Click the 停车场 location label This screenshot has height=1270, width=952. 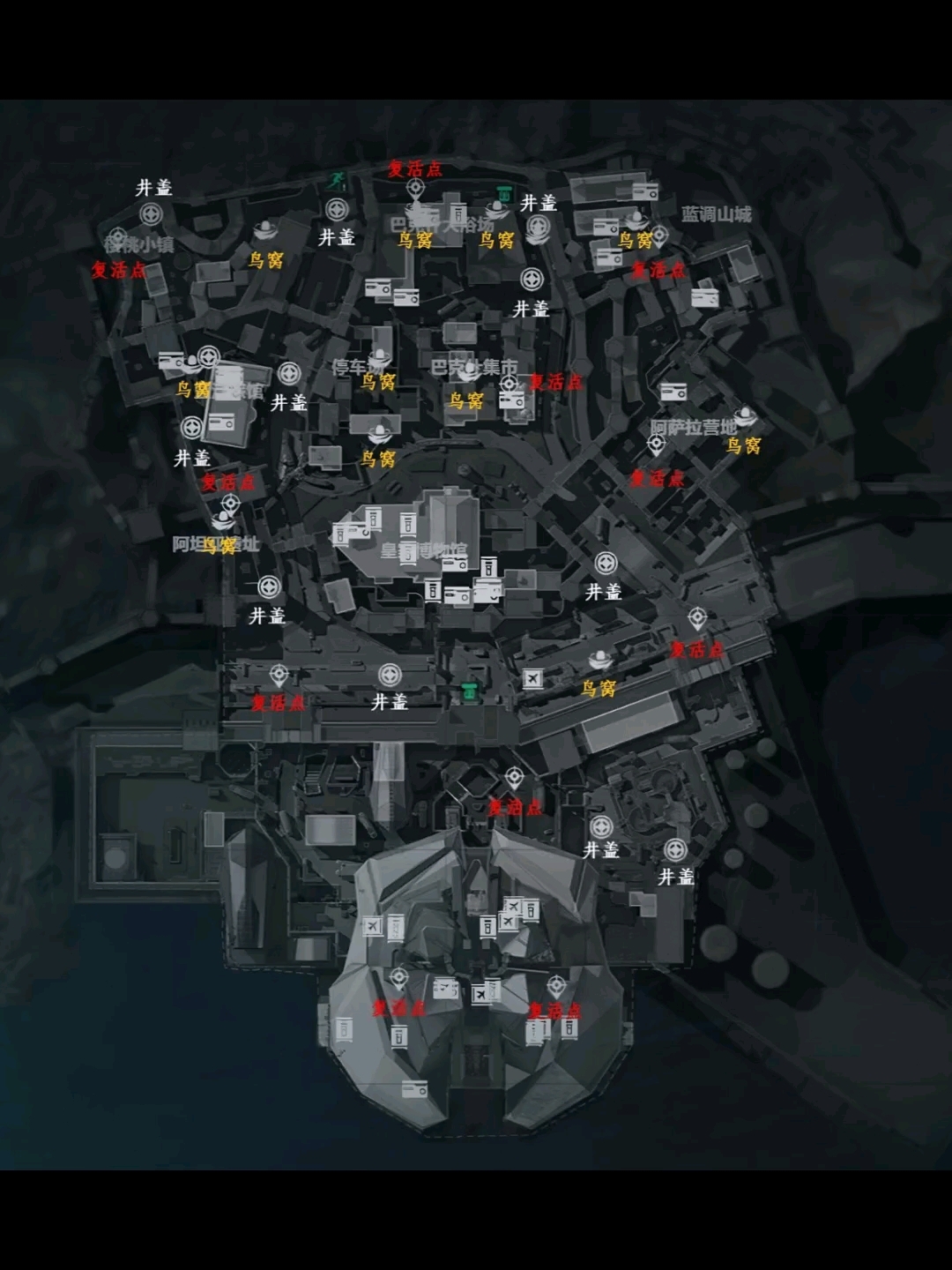(x=357, y=366)
